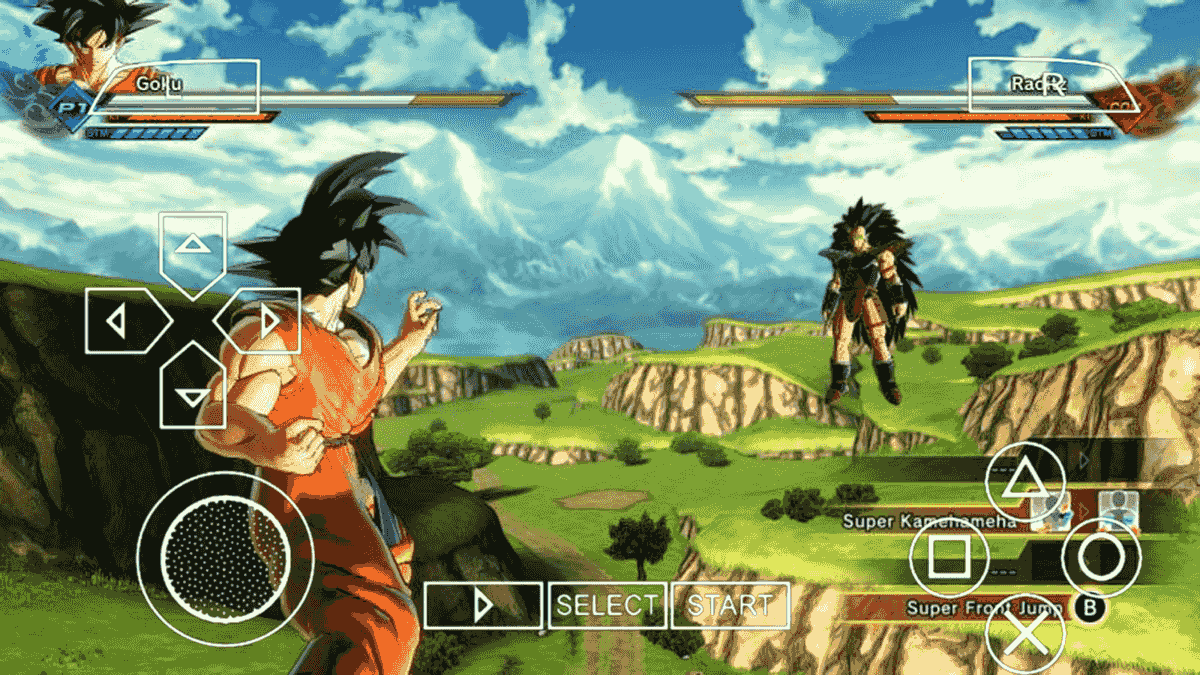Click the dotted analog stick pad

pyautogui.click(x=226, y=557)
